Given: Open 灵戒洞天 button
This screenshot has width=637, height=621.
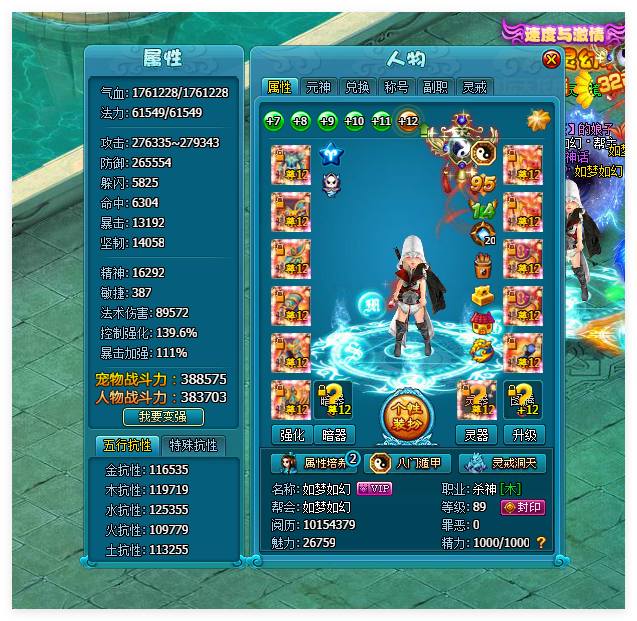Looking at the screenshot, I should tap(502, 463).
